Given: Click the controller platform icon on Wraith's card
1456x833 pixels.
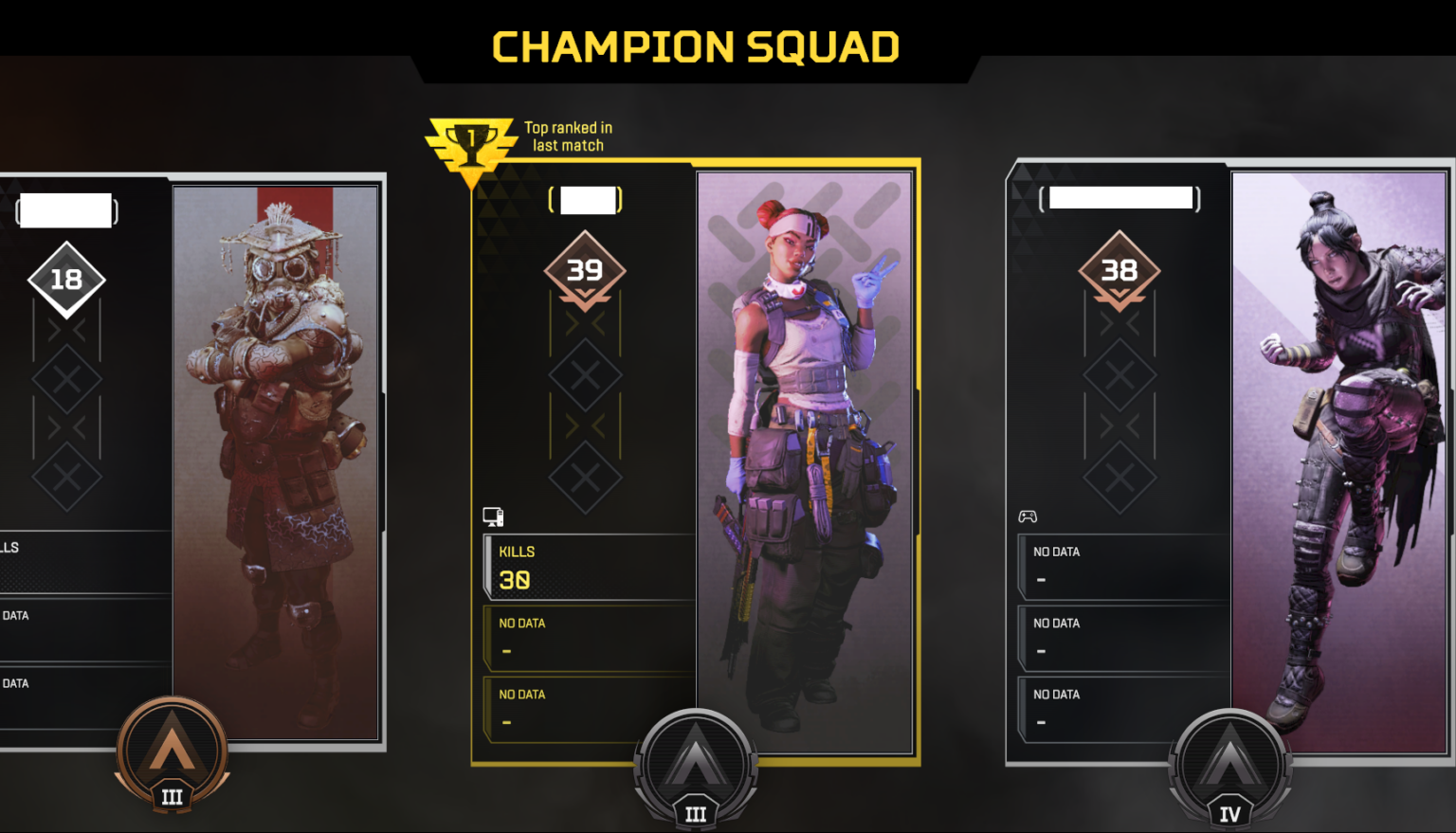Looking at the screenshot, I should click(1027, 516).
